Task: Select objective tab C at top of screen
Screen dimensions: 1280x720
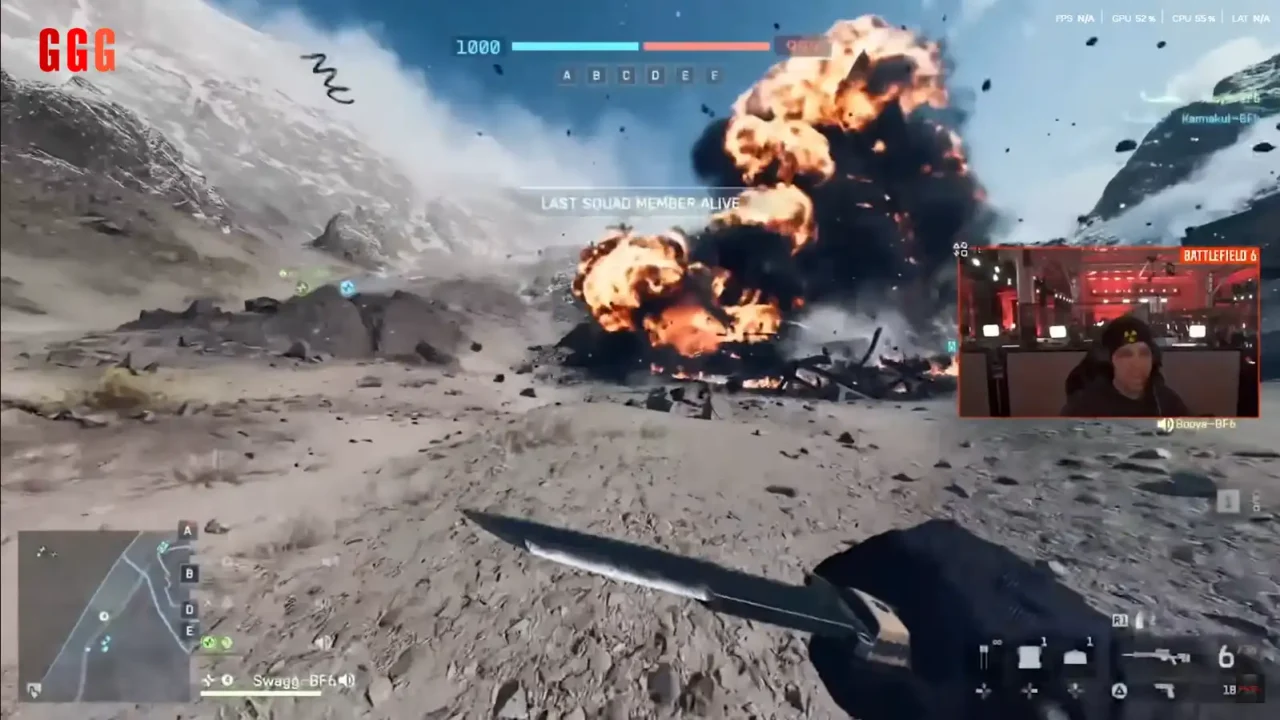Action: click(626, 76)
